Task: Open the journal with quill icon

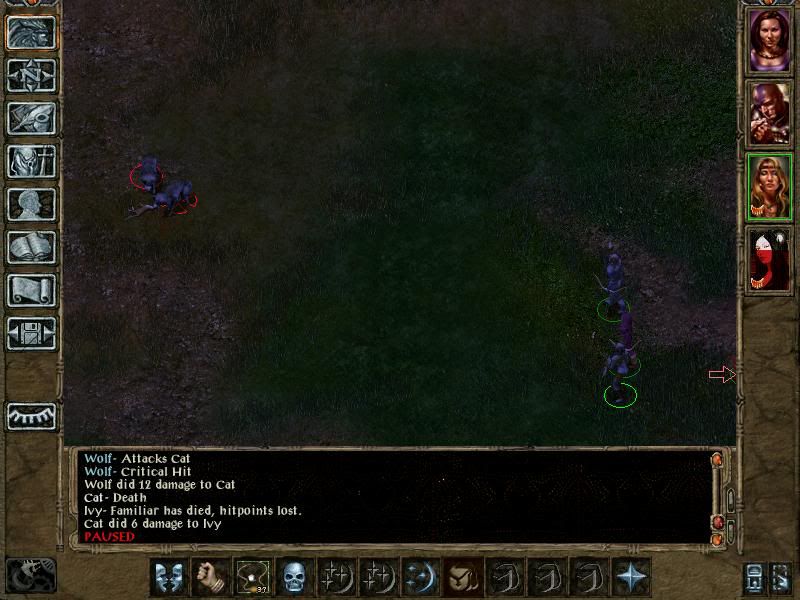Action: [31, 118]
